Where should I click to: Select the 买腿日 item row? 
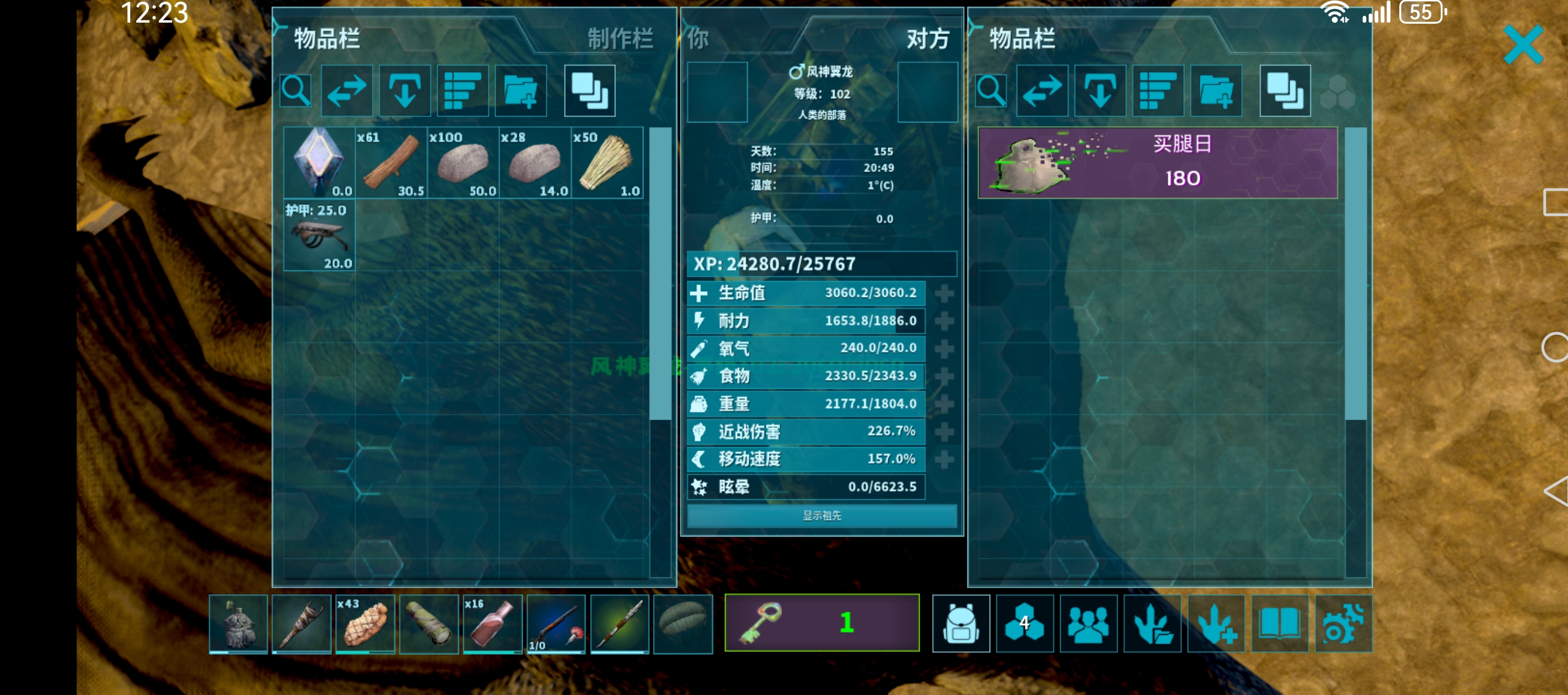pos(1157,163)
